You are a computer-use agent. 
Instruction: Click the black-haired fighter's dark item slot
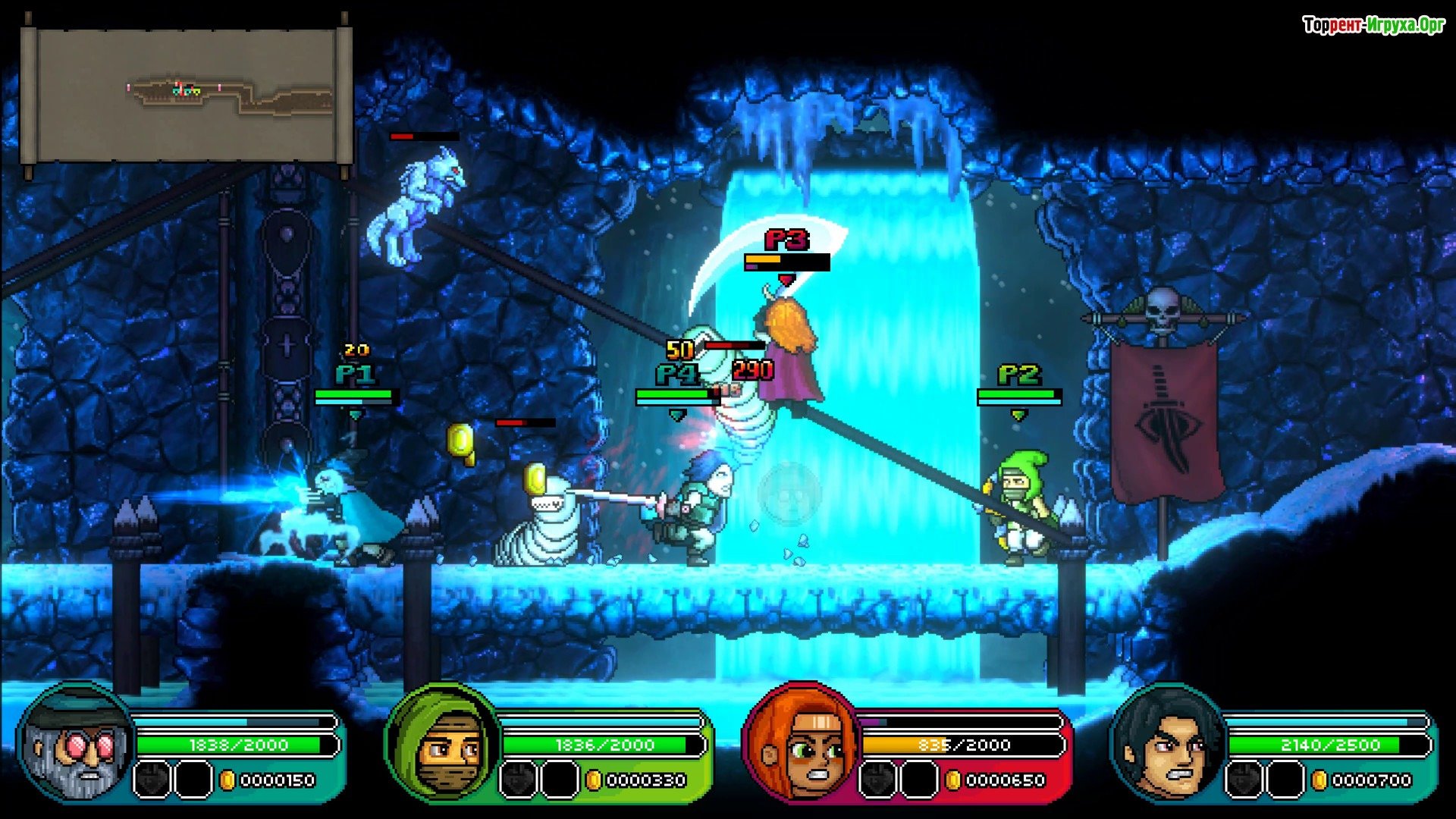tap(1244, 780)
